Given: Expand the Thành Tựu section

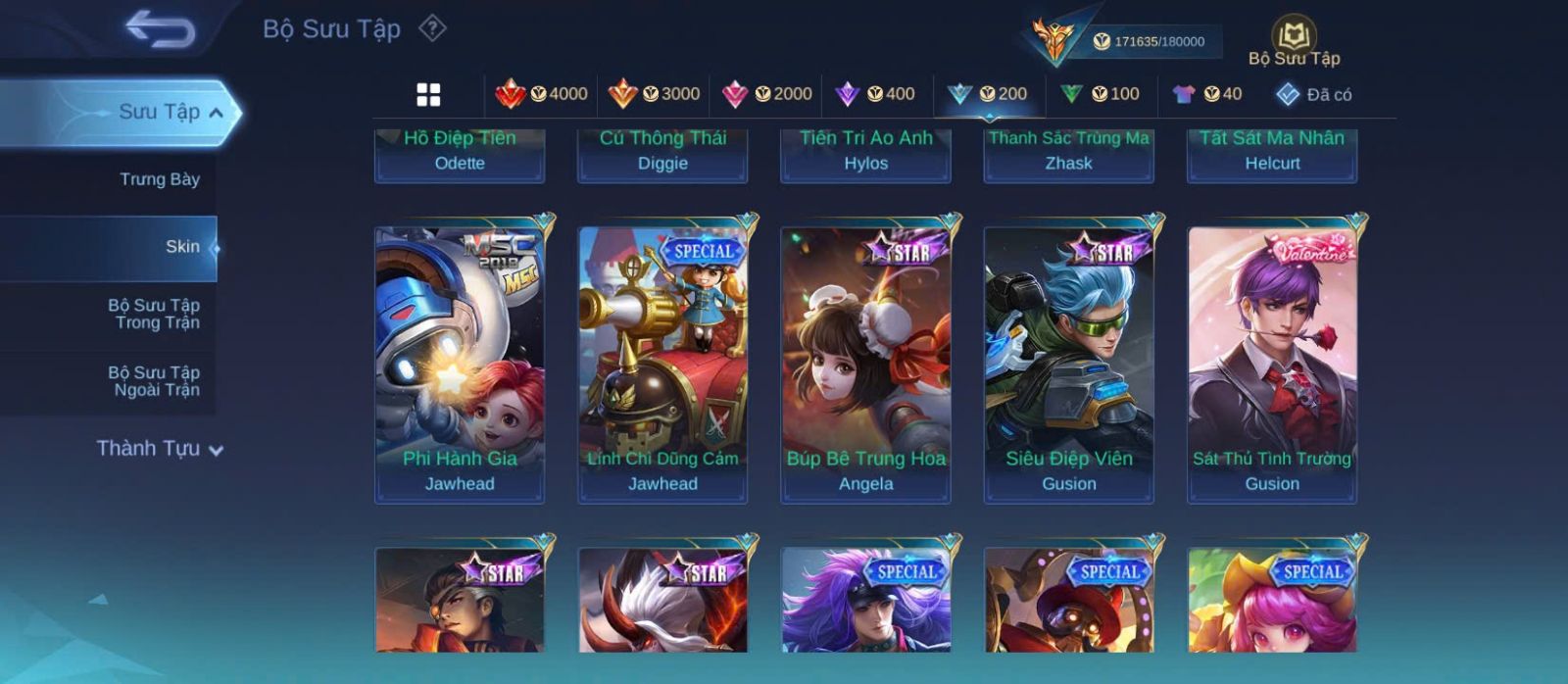Looking at the screenshot, I should point(160,449).
